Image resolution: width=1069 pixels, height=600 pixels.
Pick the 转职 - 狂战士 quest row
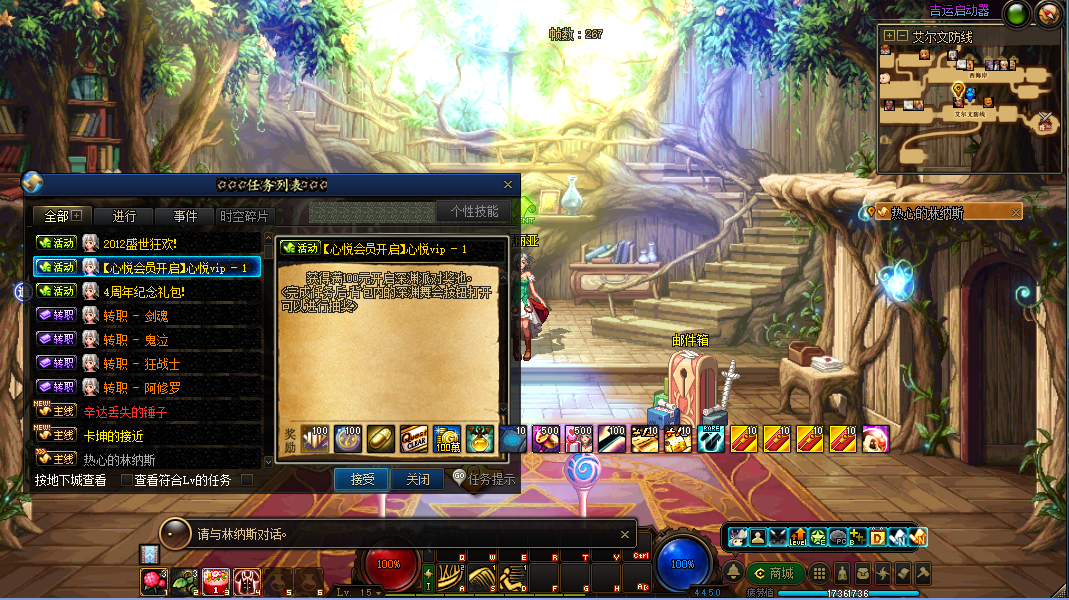pos(141,363)
